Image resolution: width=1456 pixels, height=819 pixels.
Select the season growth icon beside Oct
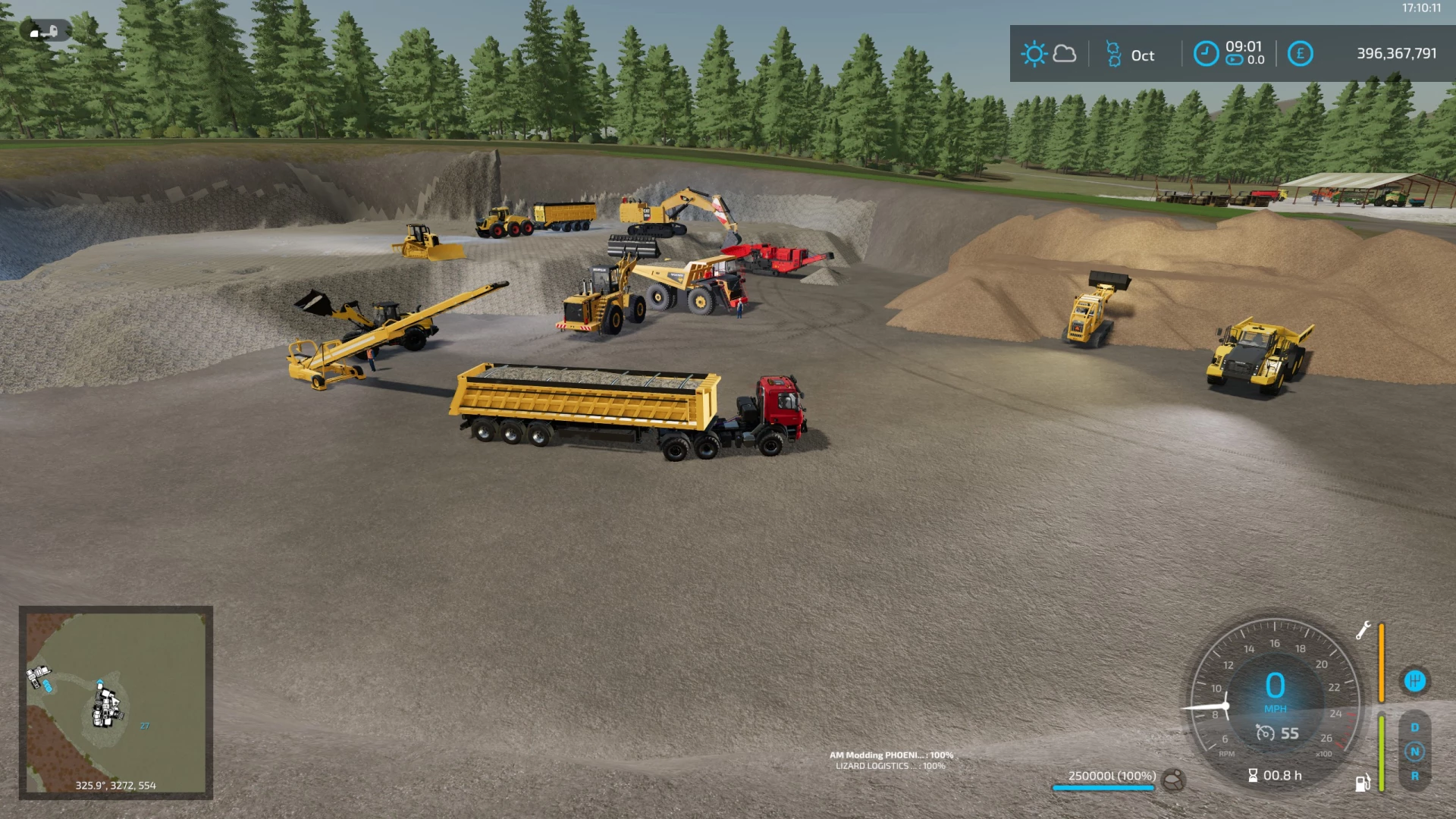click(x=1113, y=55)
